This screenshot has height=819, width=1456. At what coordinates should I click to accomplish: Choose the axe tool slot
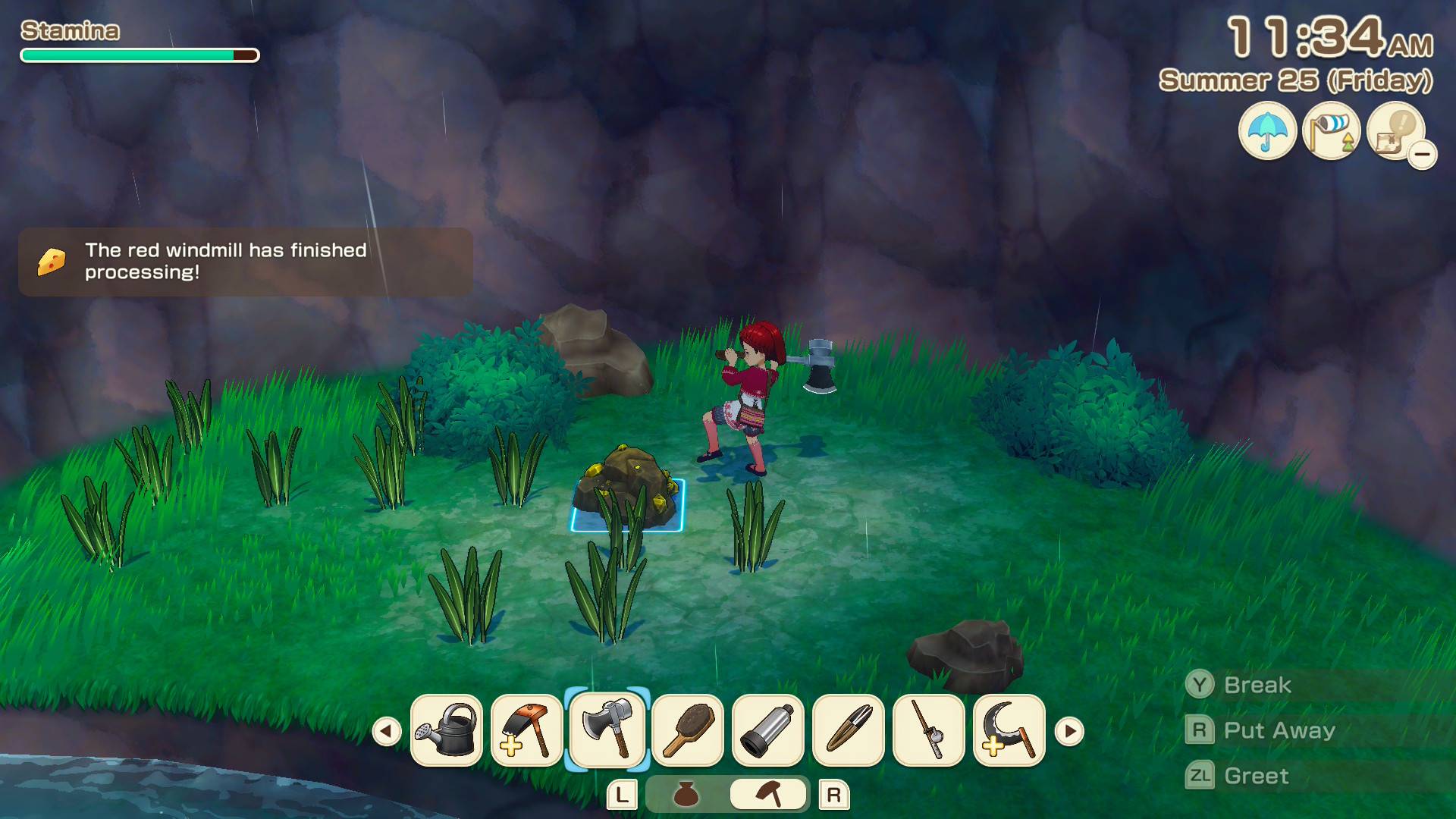coord(607,730)
